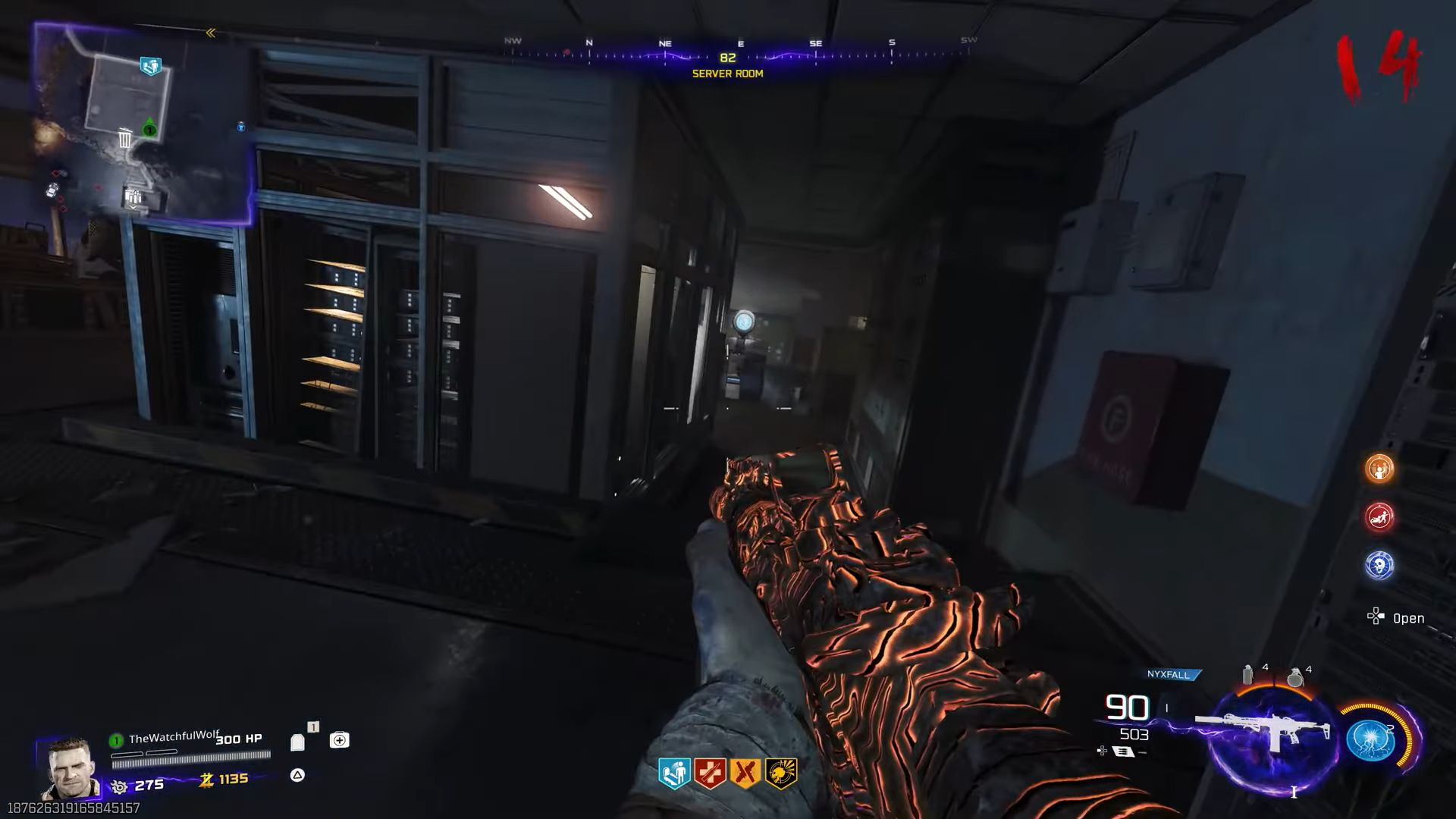Expand the minimap via the left-pointing chevrons
Image resolution: width=1456 pixels, height=819 pixels.
pyautogui.click(x=210, y=33)
